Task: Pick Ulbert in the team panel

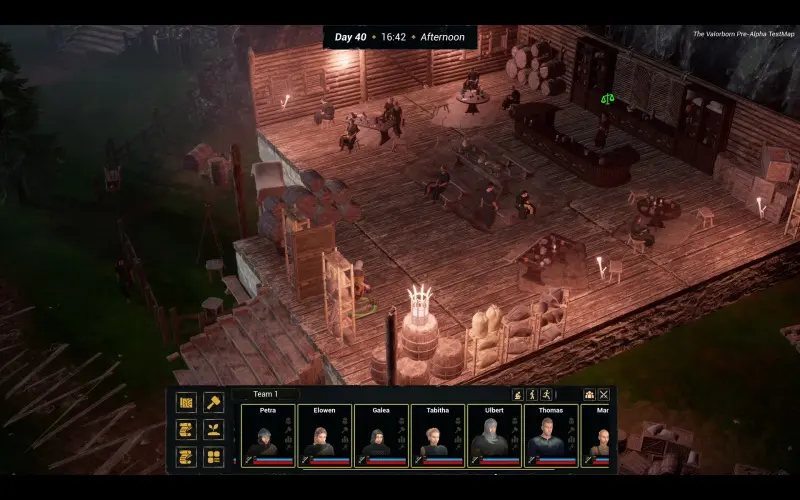Action: [x=494, y=435]
